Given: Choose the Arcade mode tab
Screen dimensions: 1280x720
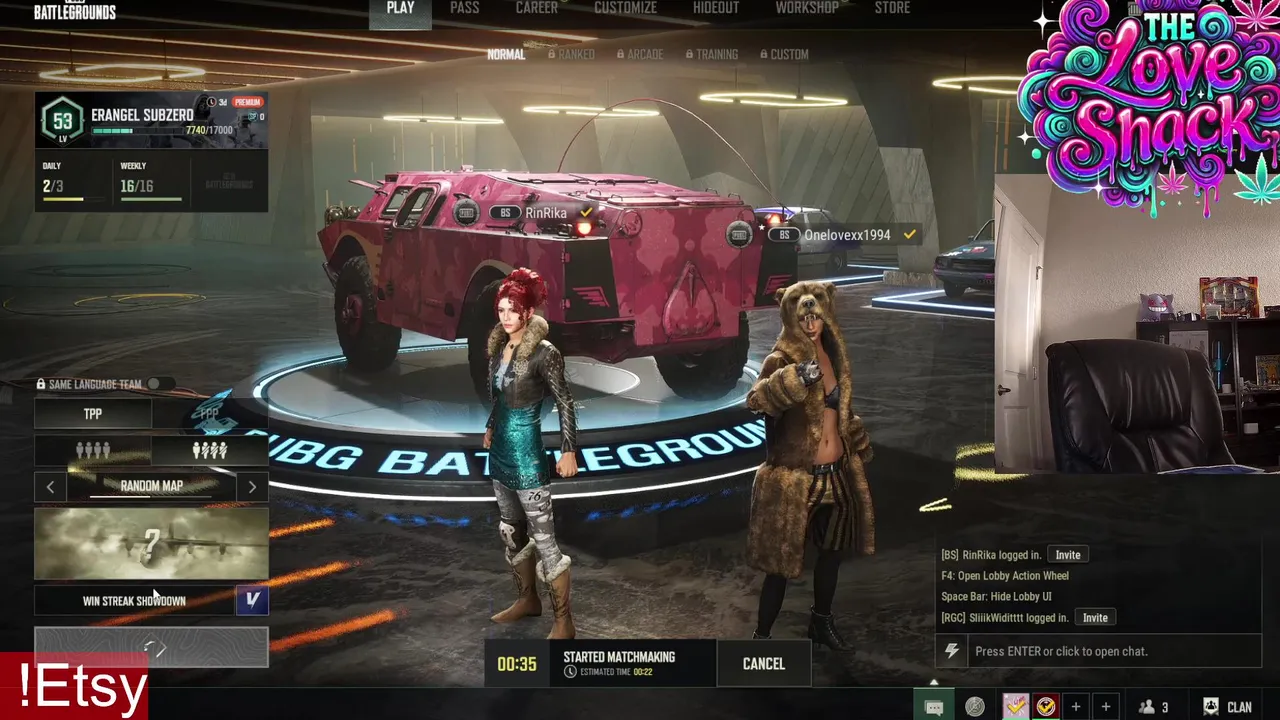Looking at the screenshot, I should [x=640, y=54].
